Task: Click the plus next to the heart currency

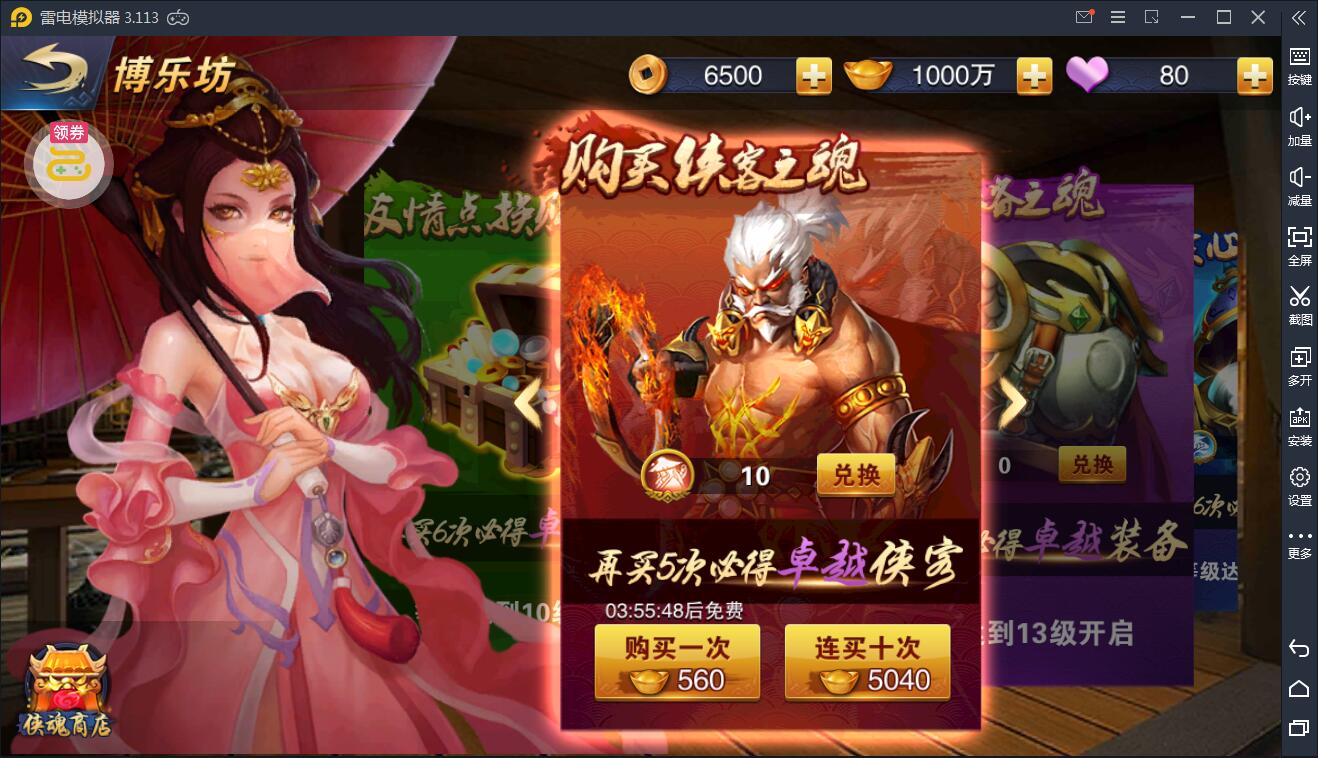Action: (x=1253, y=74)
